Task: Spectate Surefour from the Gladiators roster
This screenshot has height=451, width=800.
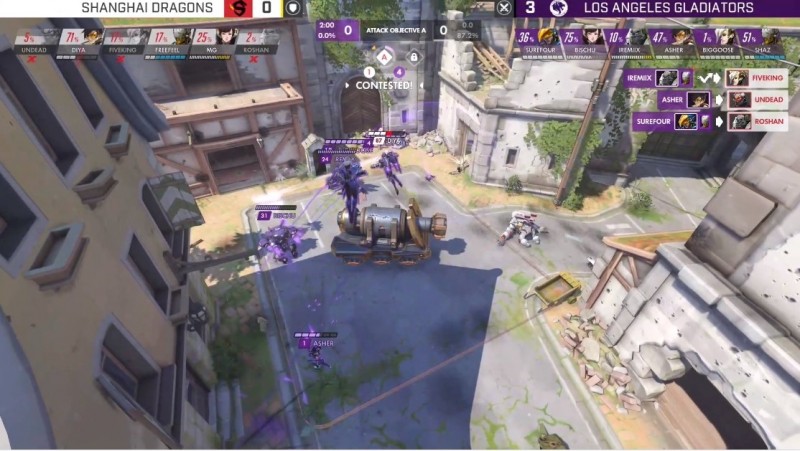Action: (547, 39)
